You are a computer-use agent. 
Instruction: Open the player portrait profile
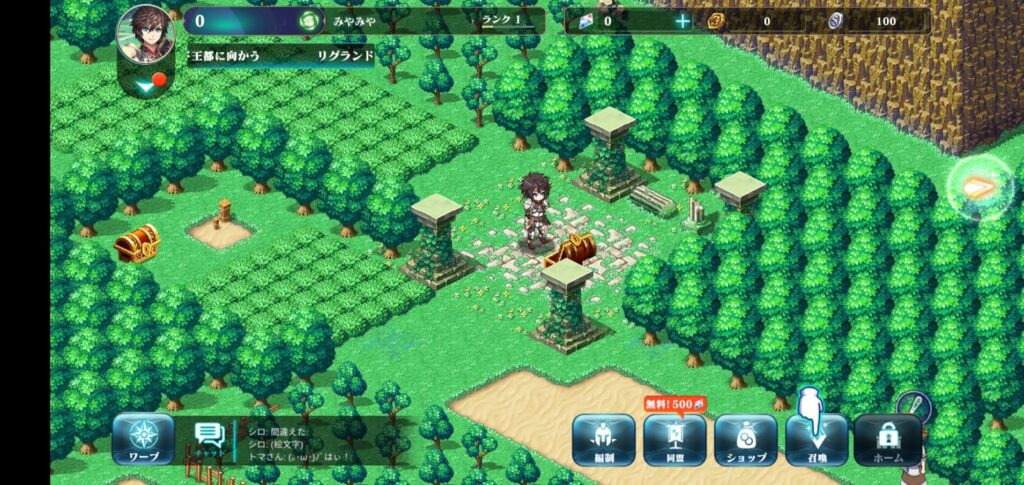coord(146,35)
